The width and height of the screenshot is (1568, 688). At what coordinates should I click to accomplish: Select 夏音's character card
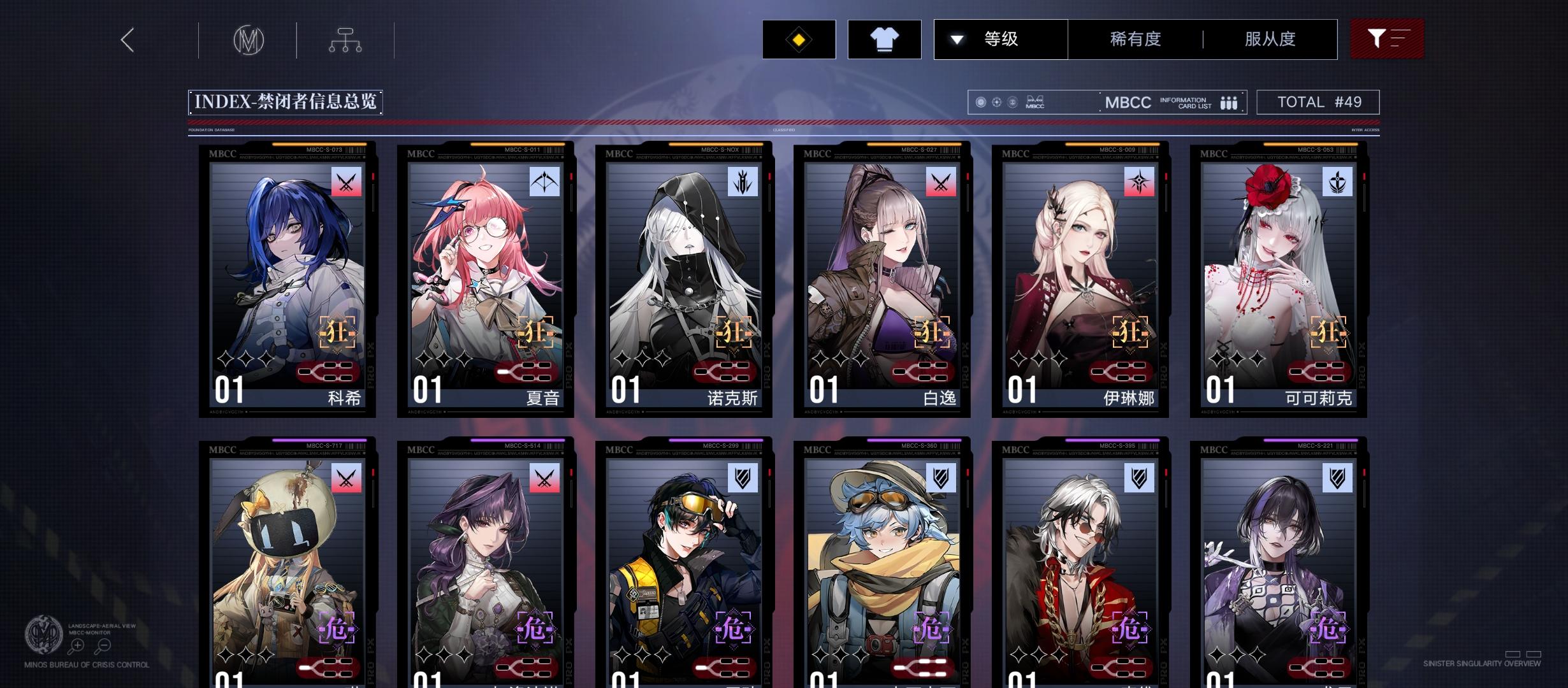click(486, 280)
